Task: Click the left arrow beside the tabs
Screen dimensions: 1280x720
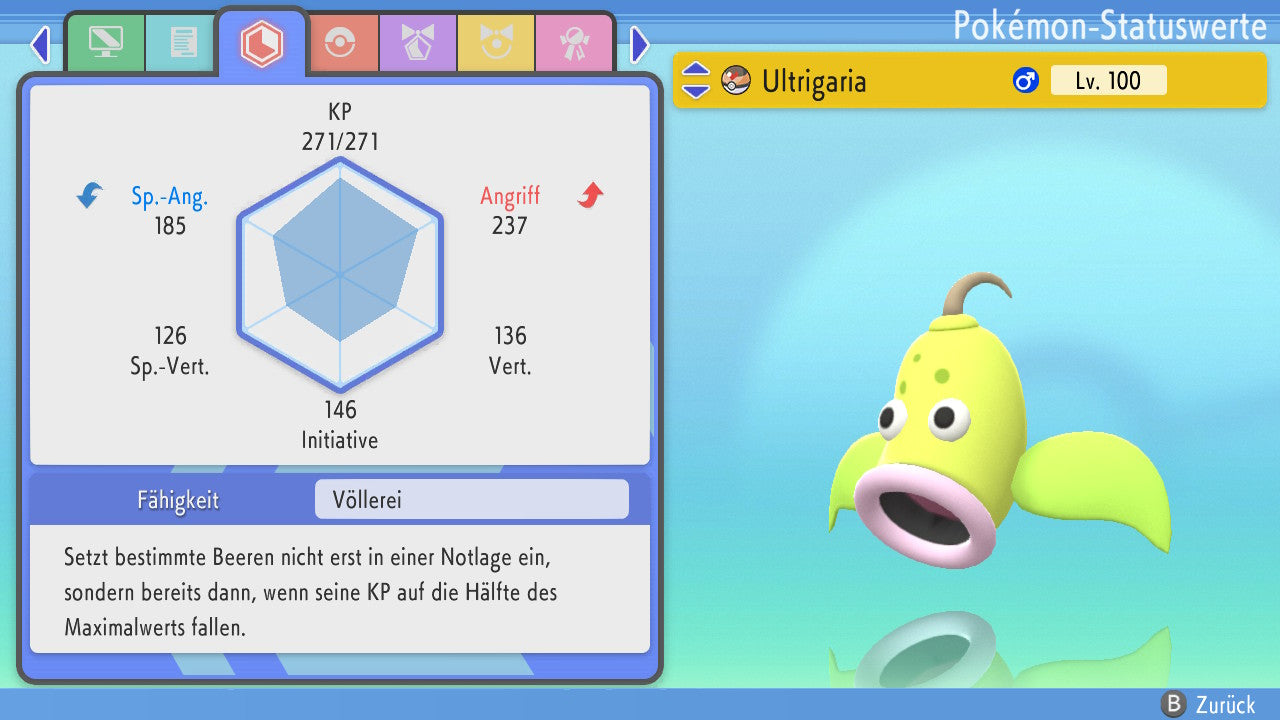Action: [40, 44]
